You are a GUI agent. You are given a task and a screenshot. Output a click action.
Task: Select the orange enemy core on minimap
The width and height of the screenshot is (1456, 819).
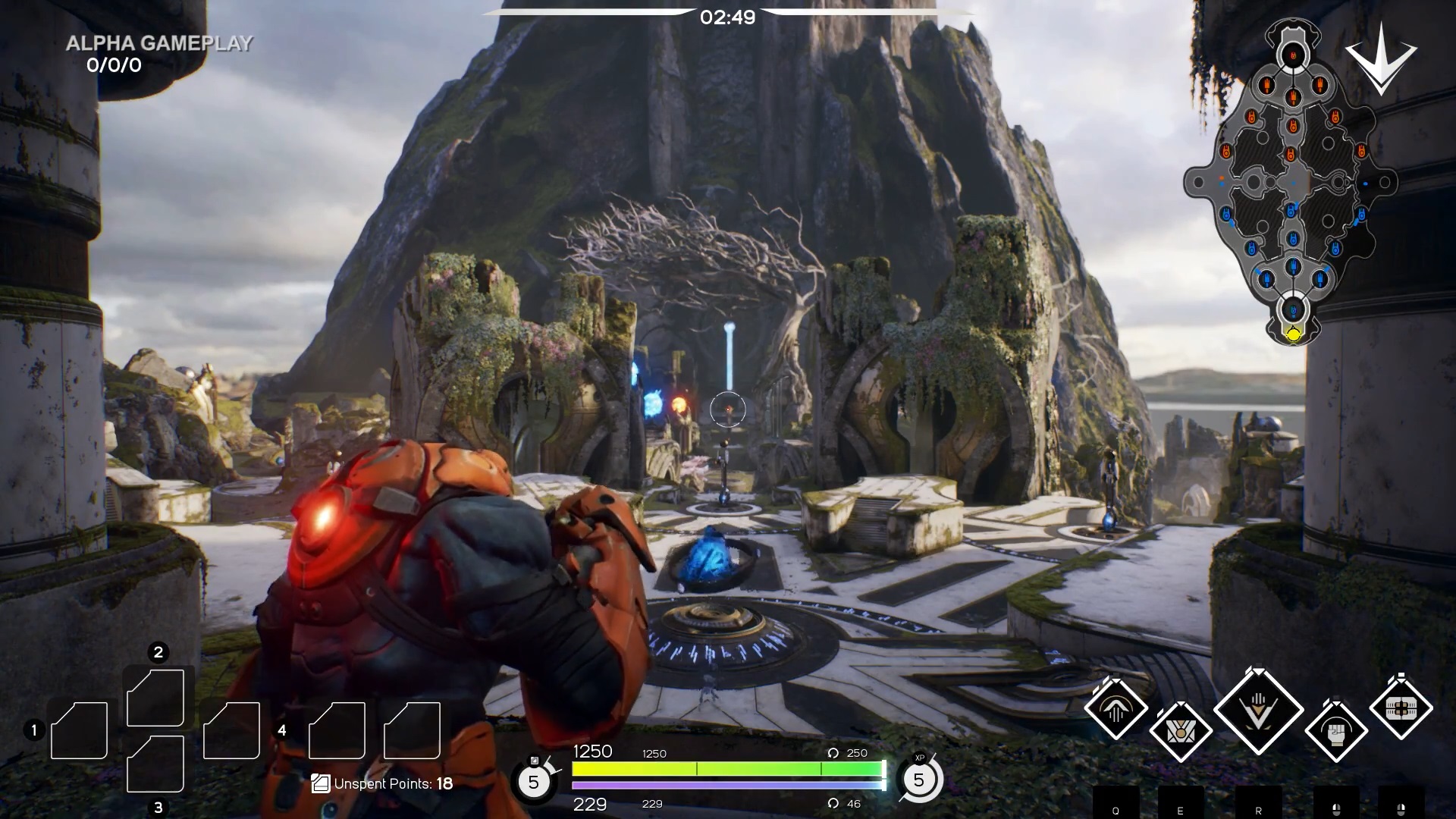tap(1293, 54)
